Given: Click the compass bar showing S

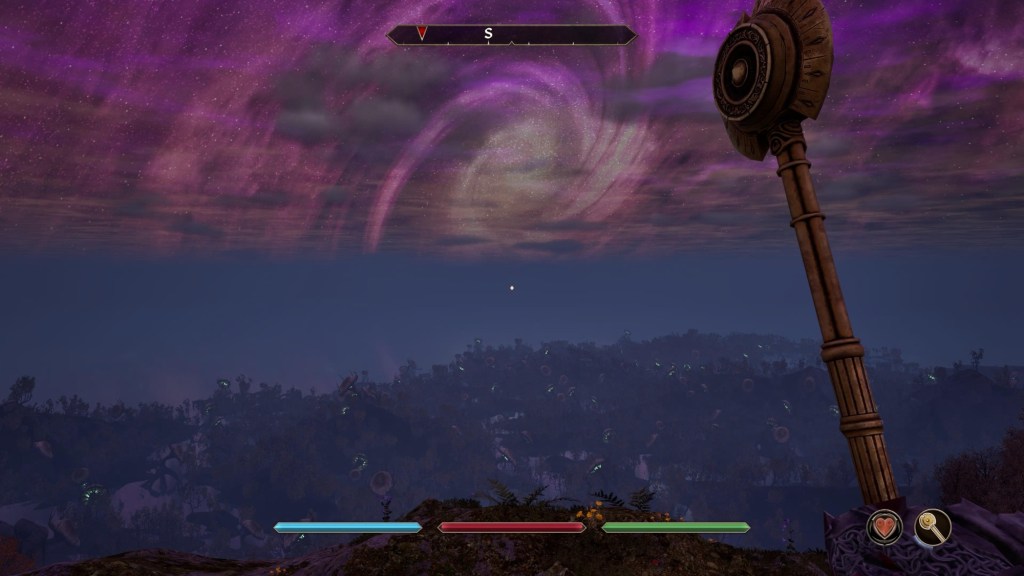Looking at the screenshot, I should pos(511,34).
